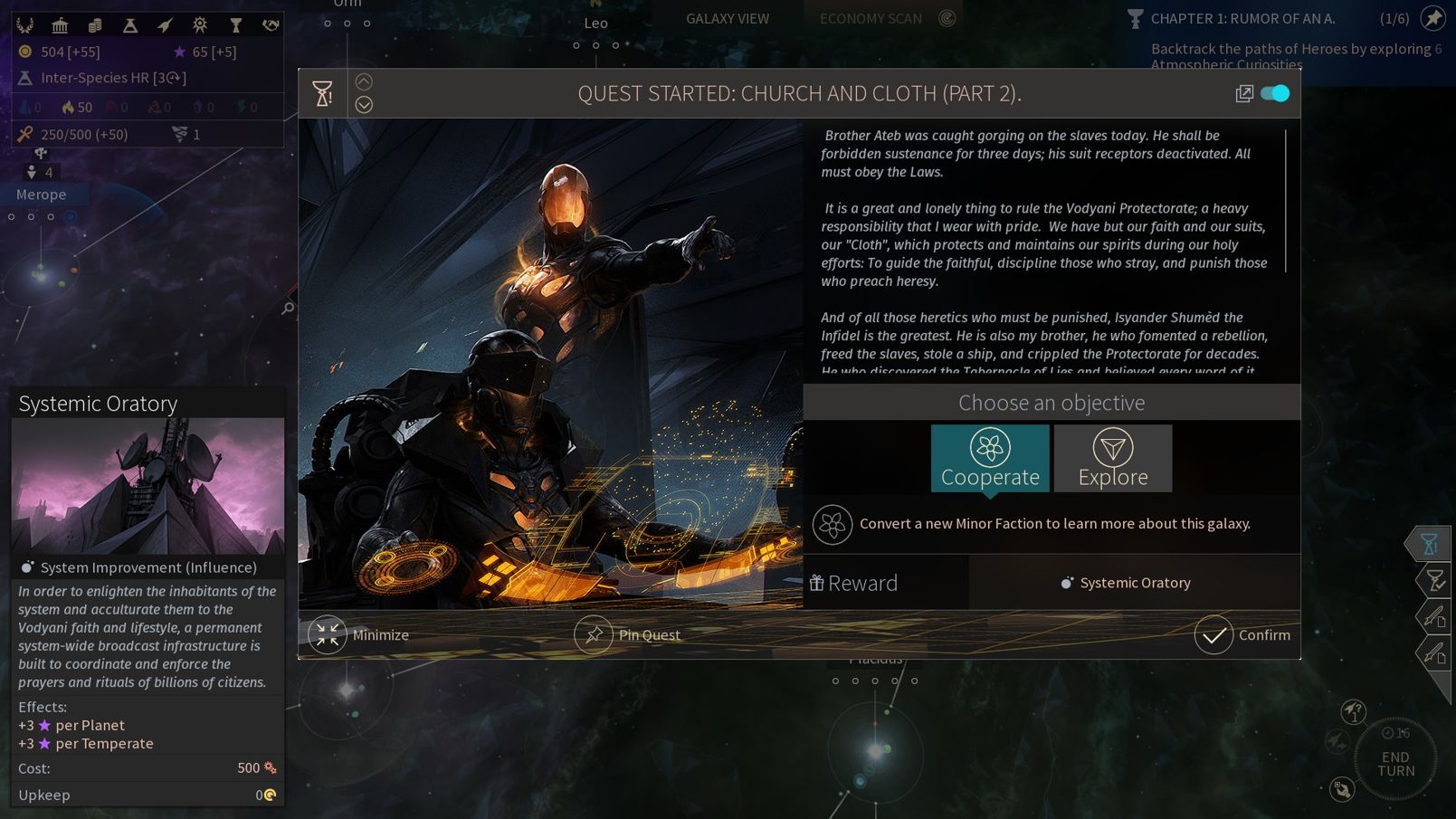1456x819 pixels.
Task: Show next notification with down arrow
Action: coord(364,105)
